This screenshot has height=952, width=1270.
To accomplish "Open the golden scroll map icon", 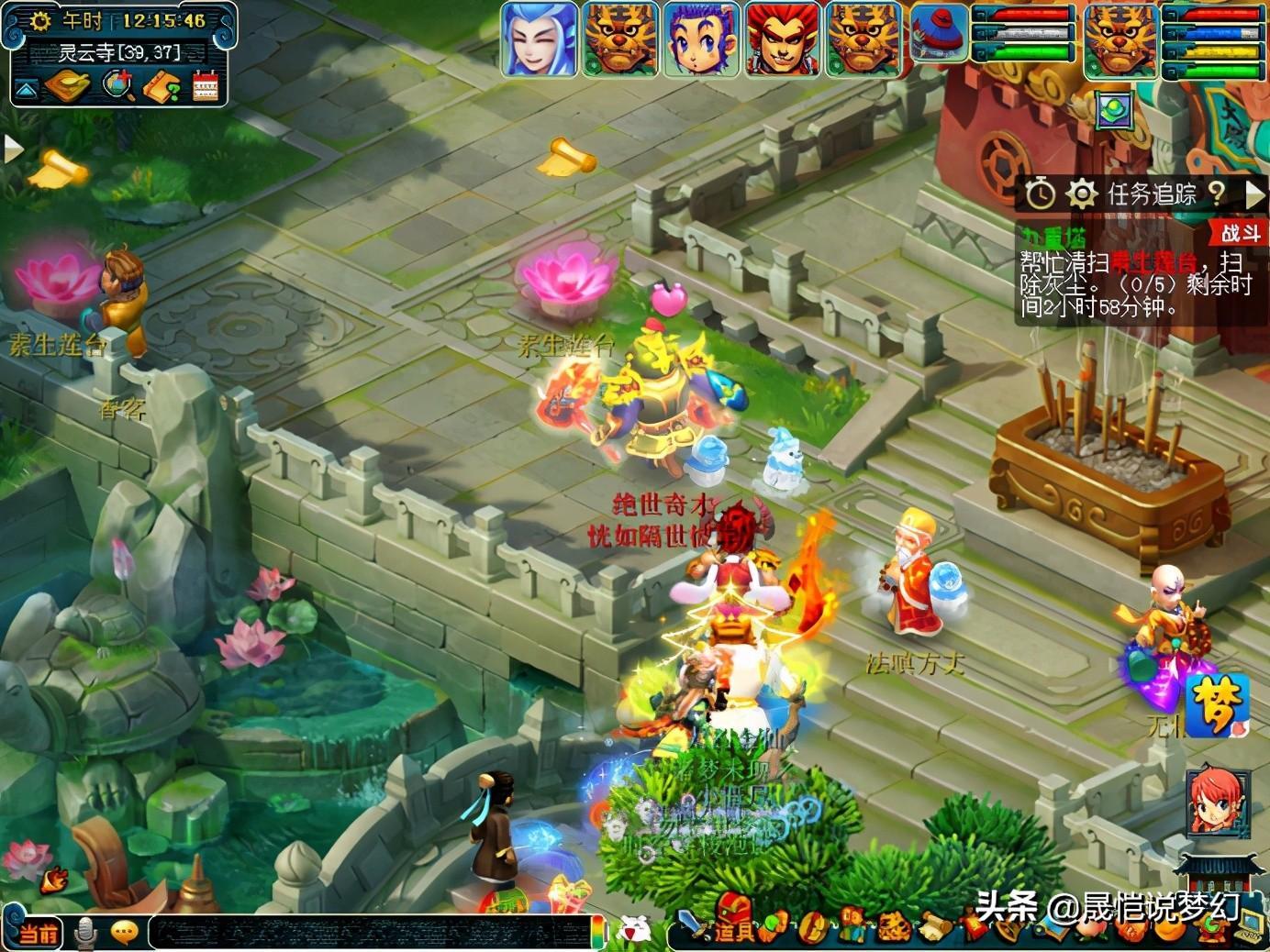I will (x=67, y=87).
